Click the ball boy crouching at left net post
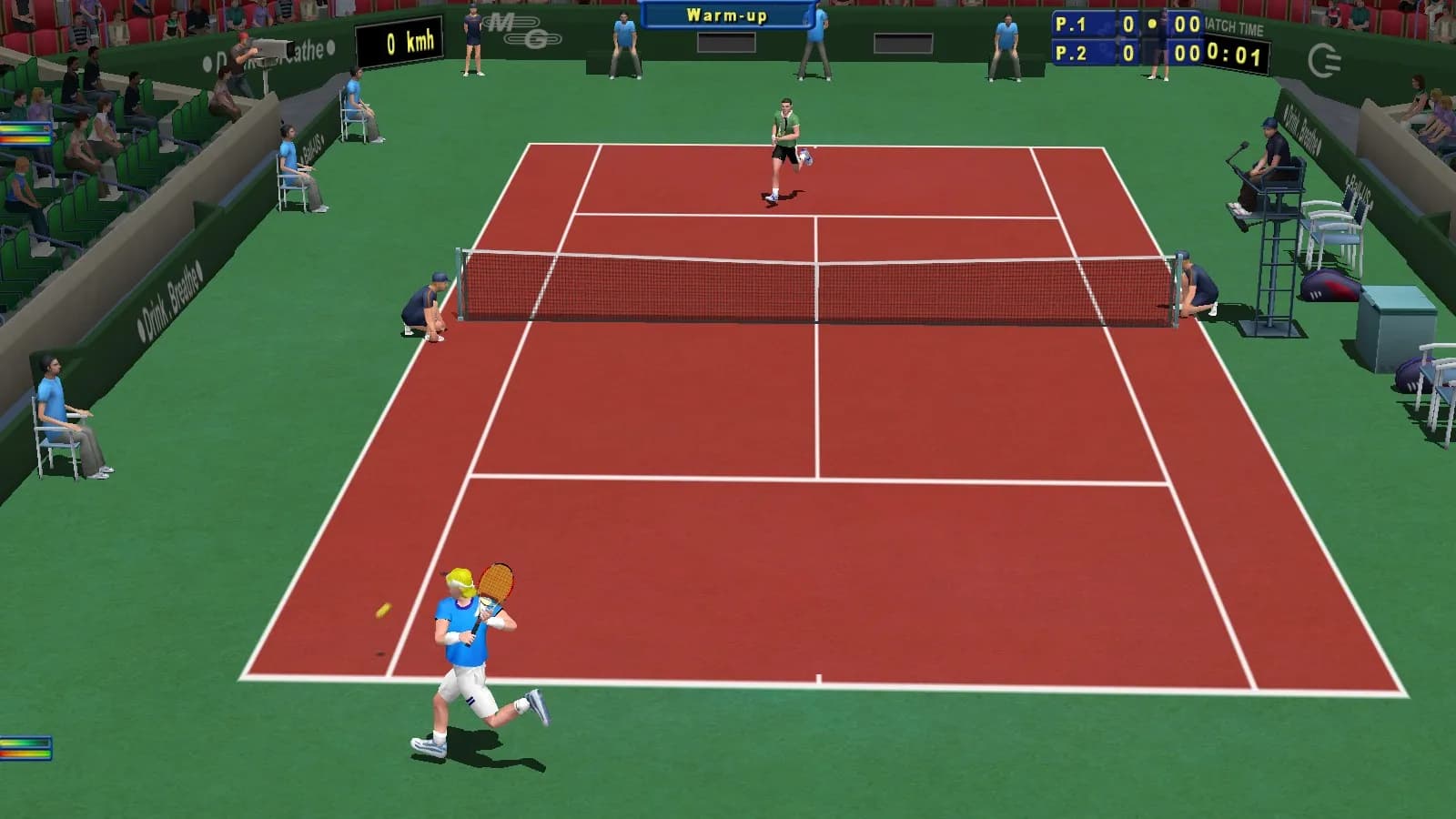This screenshot has width=1456, height=819. click(423, 305)
